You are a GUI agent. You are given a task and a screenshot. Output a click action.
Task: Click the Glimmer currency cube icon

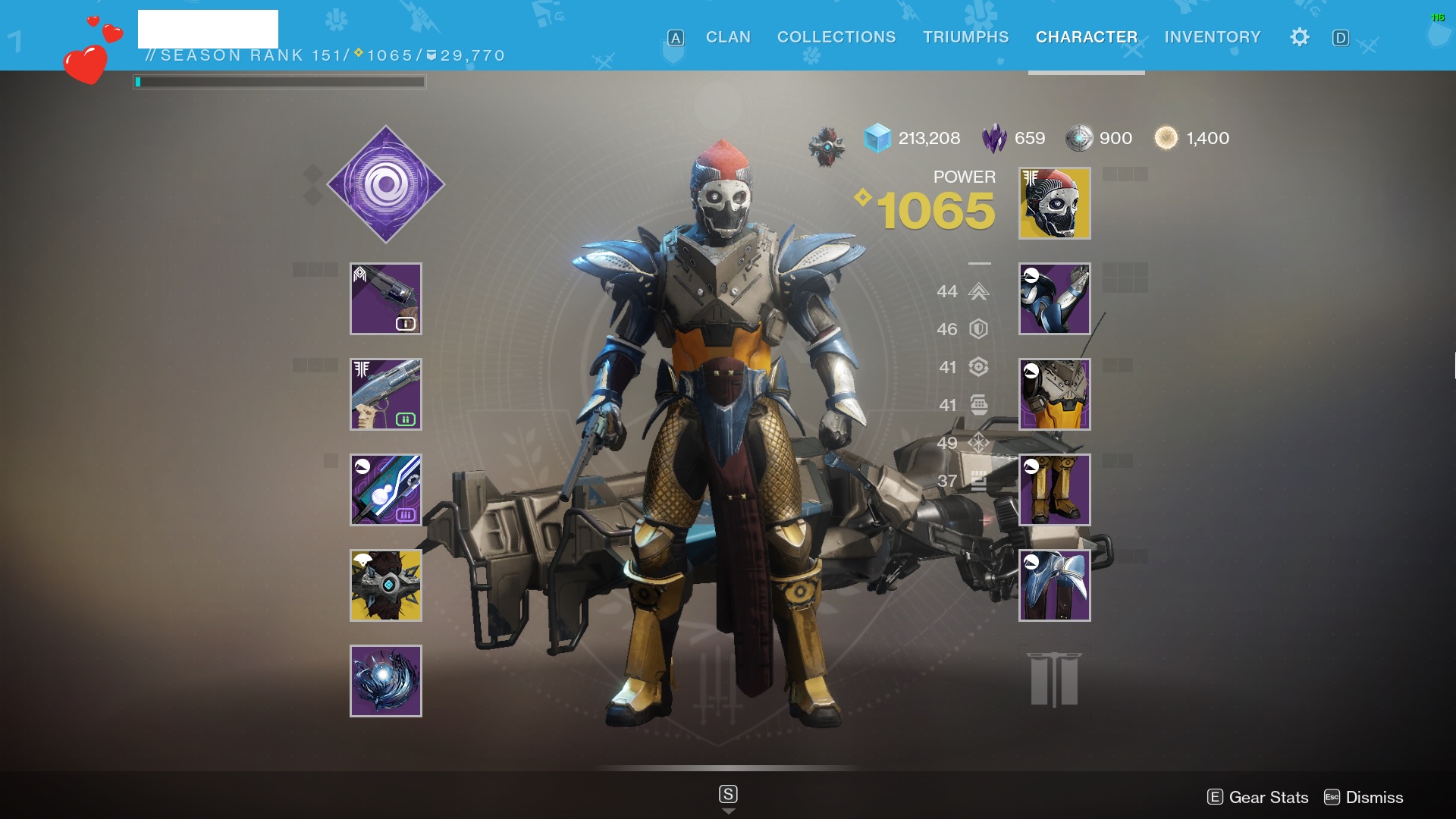tap(877, 139)
